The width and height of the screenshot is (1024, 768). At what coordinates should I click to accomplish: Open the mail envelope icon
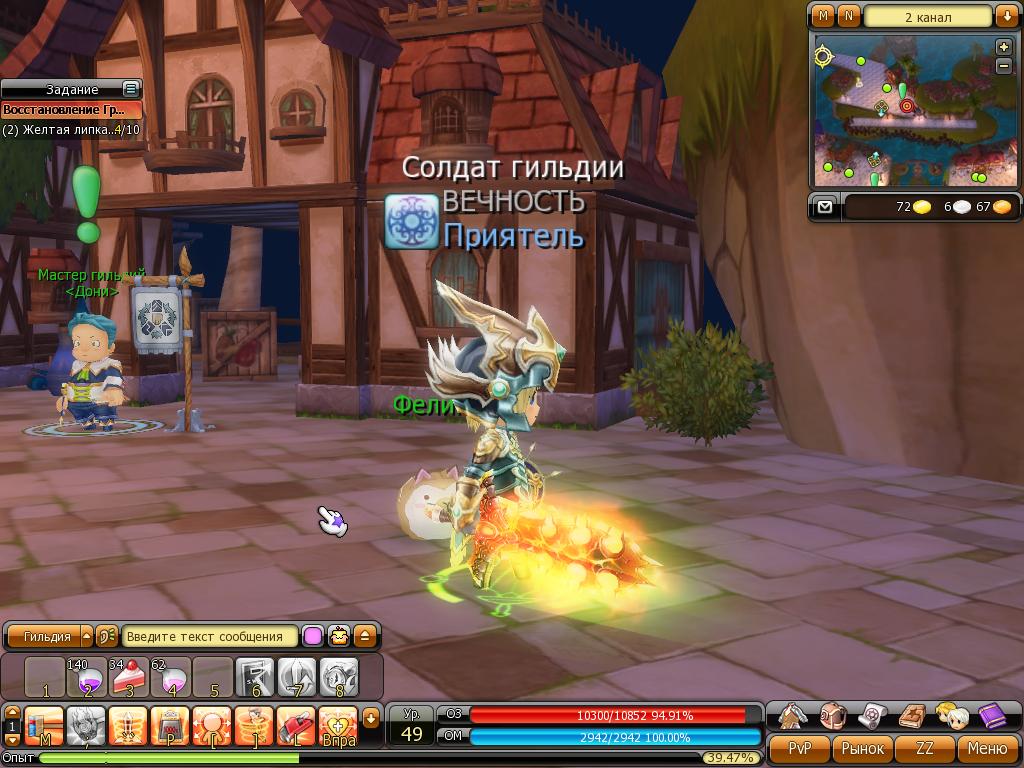click(x=824, y=207)
